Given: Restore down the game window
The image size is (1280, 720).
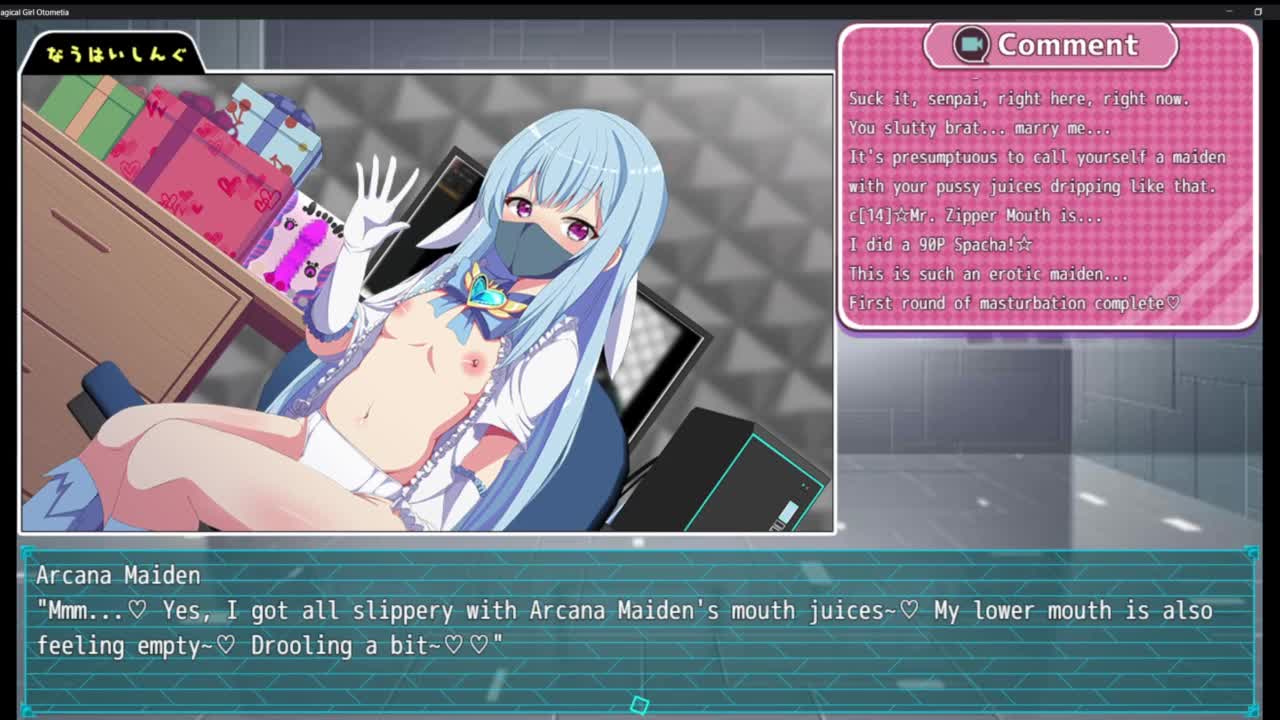Looking at the screenshot, I should coord(1258,11).
